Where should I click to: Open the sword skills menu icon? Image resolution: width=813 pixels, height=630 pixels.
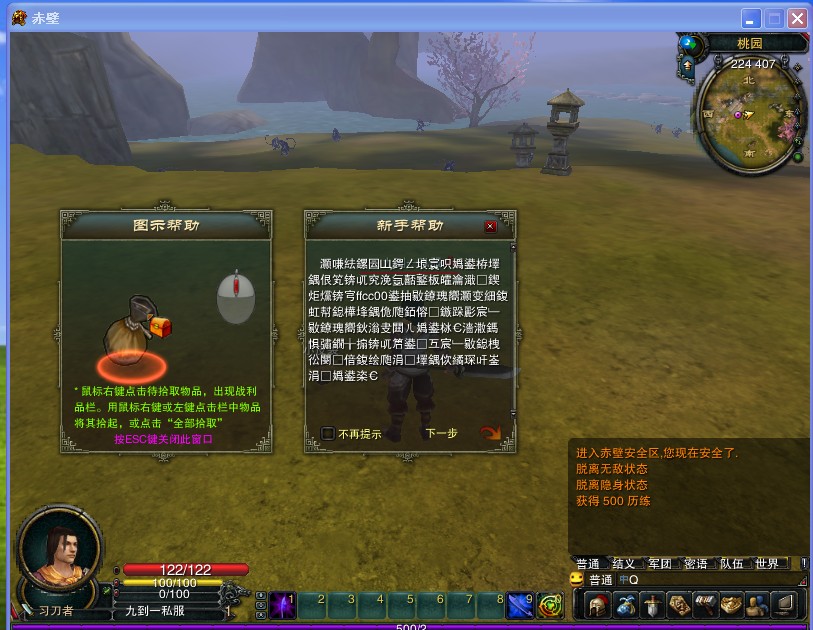point(653,605)
